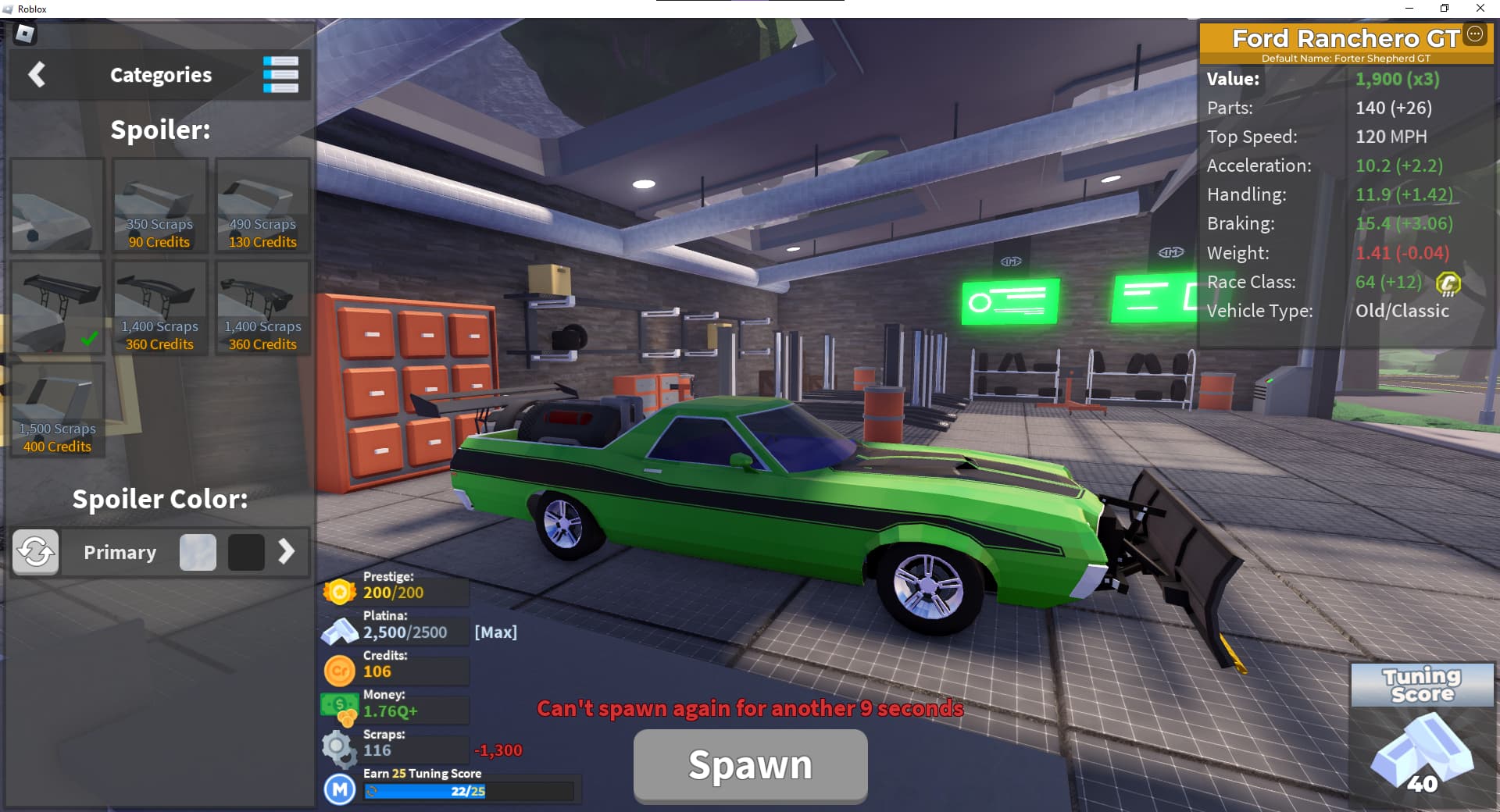Click the rename icon beside car name
The width and height of the screenshot is (1500, 812).
pyautogui.click(x=1475, y=34)
